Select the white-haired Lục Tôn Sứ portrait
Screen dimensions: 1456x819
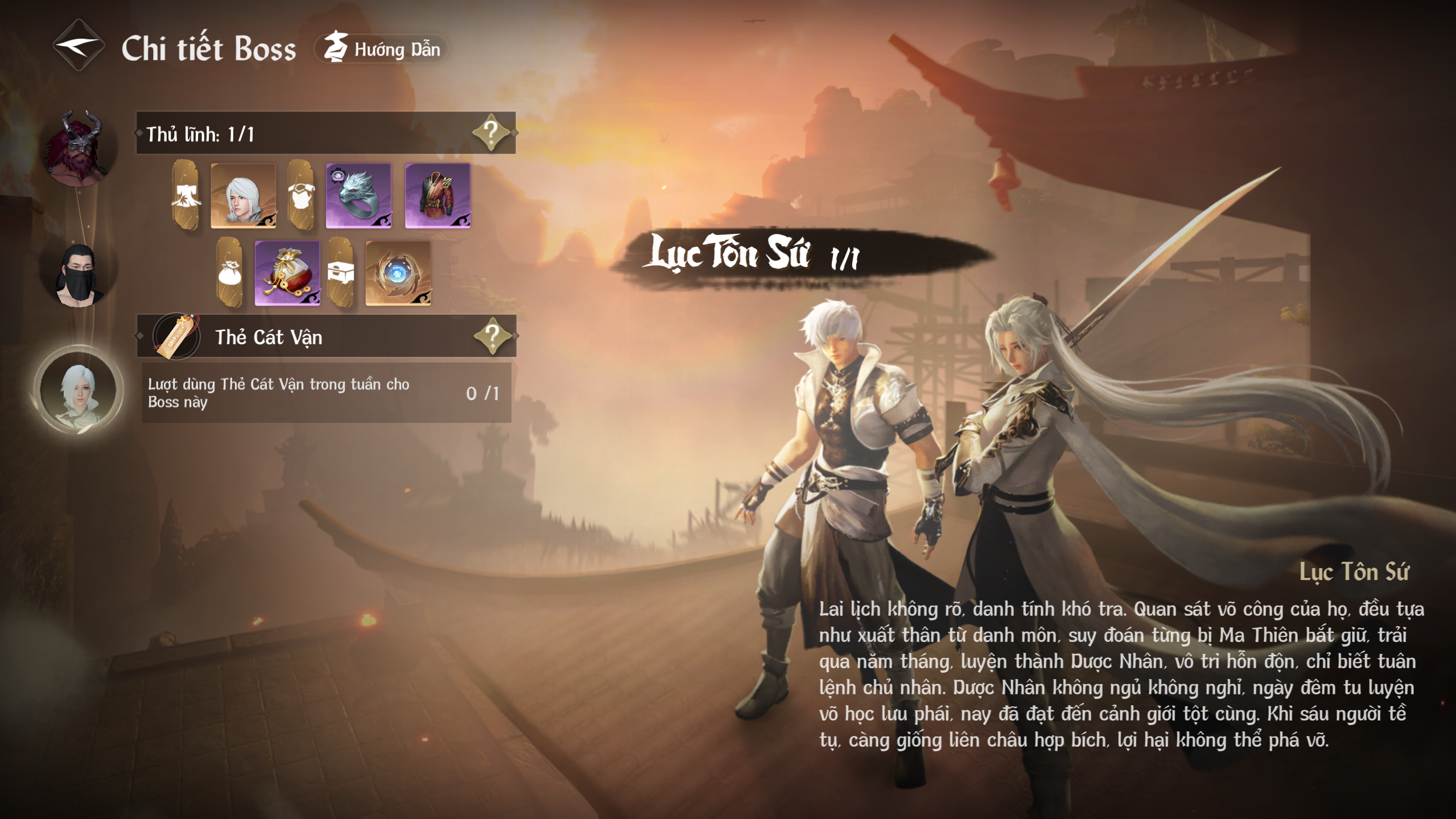coord(79,390)
